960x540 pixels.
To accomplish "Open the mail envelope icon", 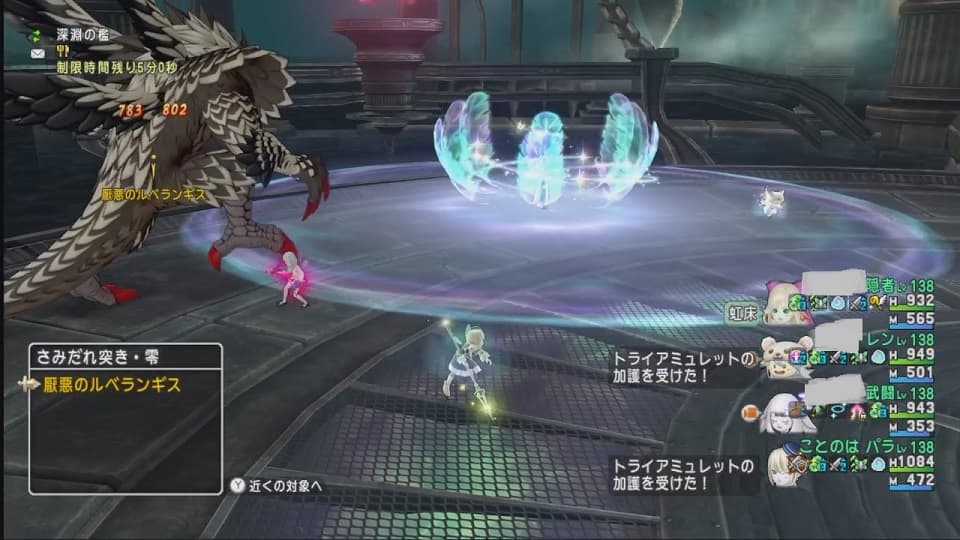I will (37, 53).
